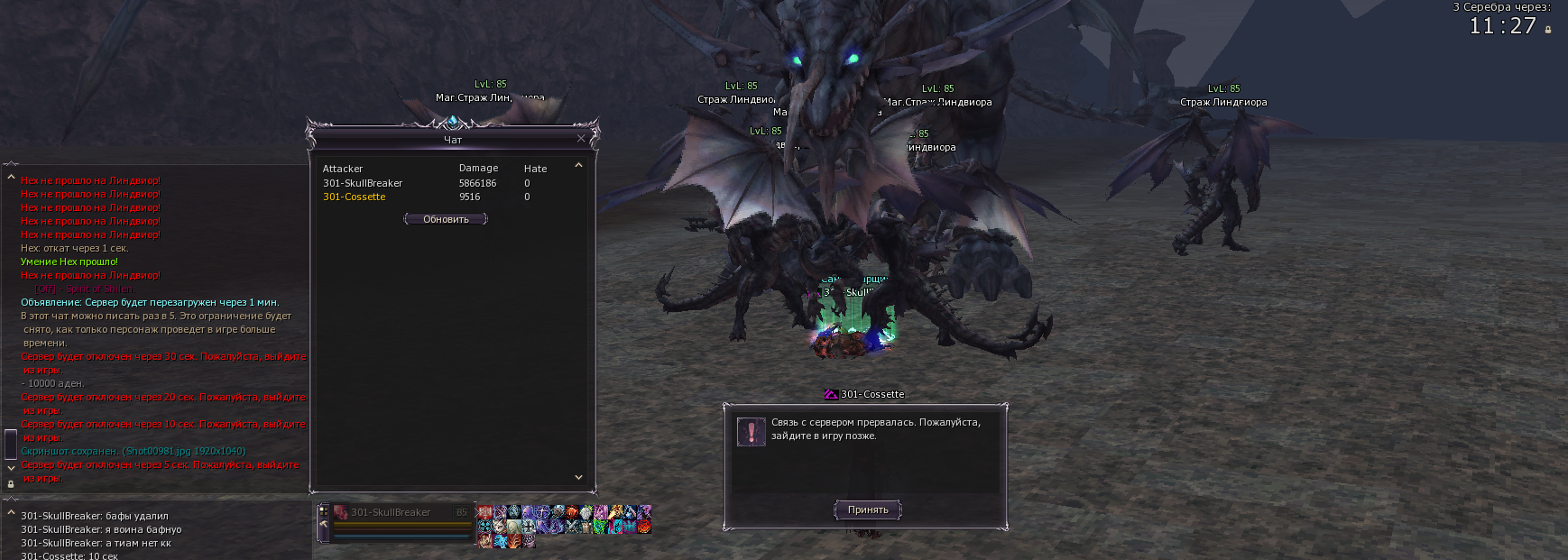Viewport: 1568px width, 560px height.
Task: Click the system log scroll-down arrow
Action: (x=11, y=468)
